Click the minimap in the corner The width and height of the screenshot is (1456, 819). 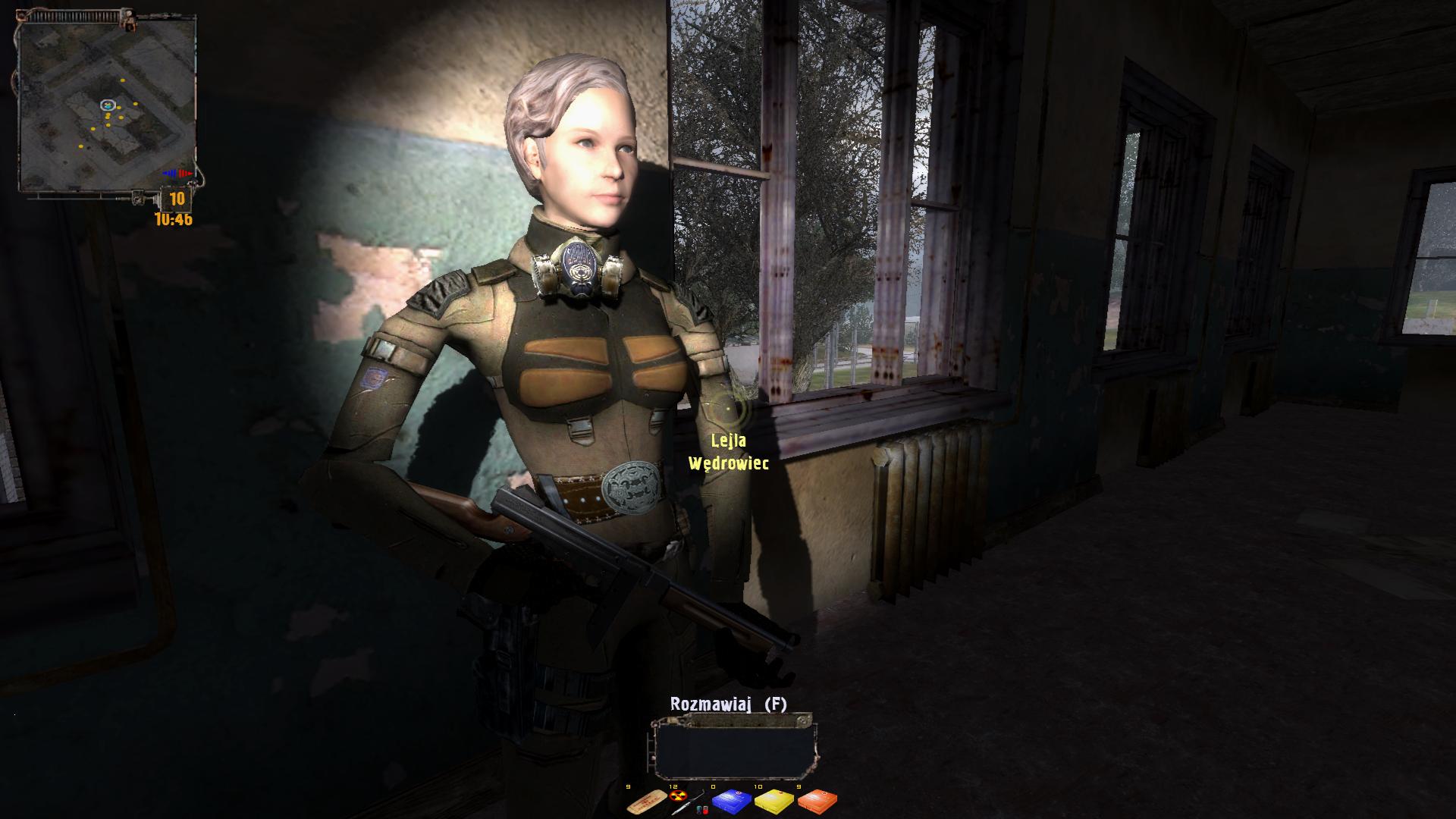tap(107, 105)
